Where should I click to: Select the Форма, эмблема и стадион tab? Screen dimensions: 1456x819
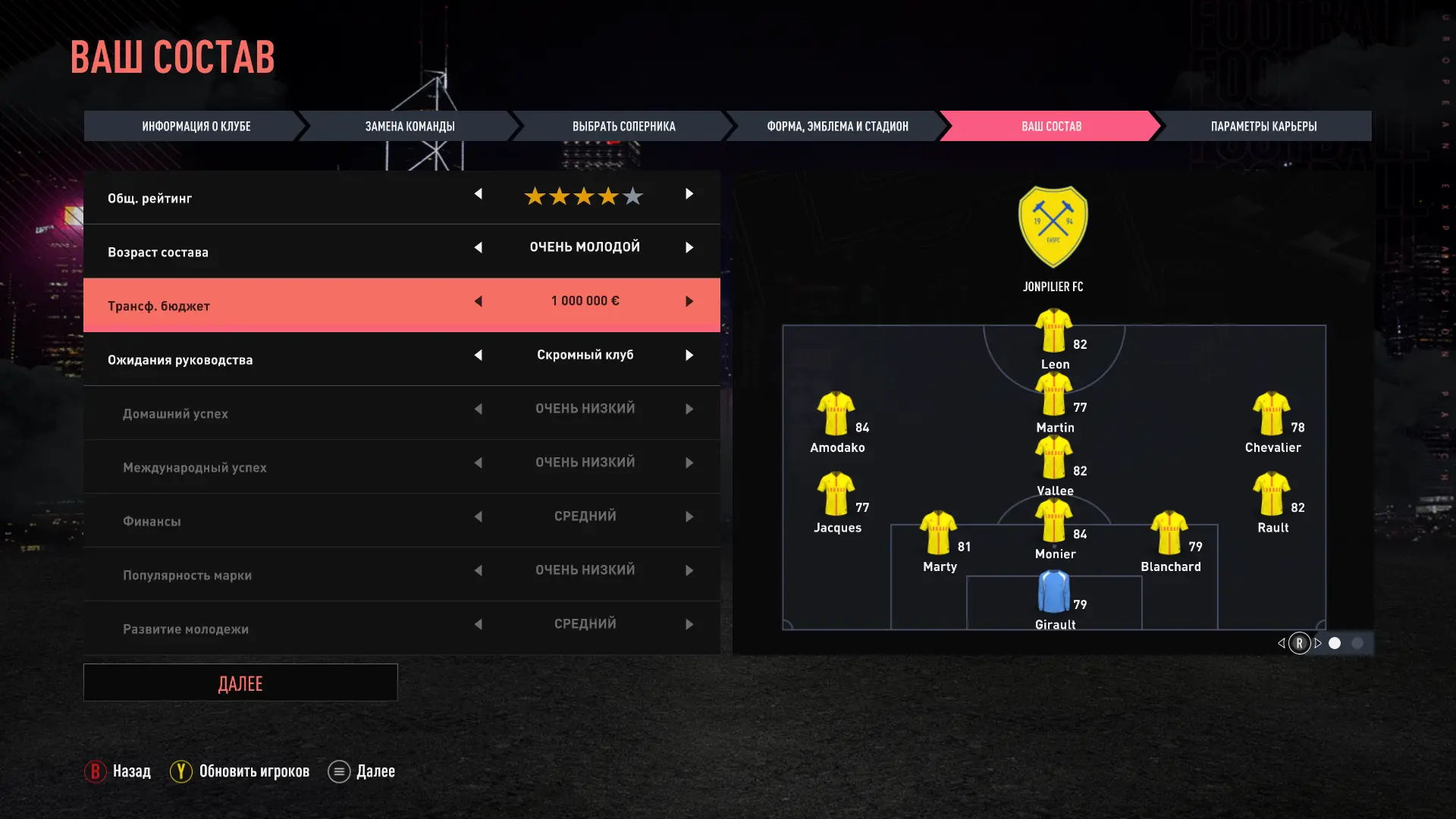click(837, 126)
